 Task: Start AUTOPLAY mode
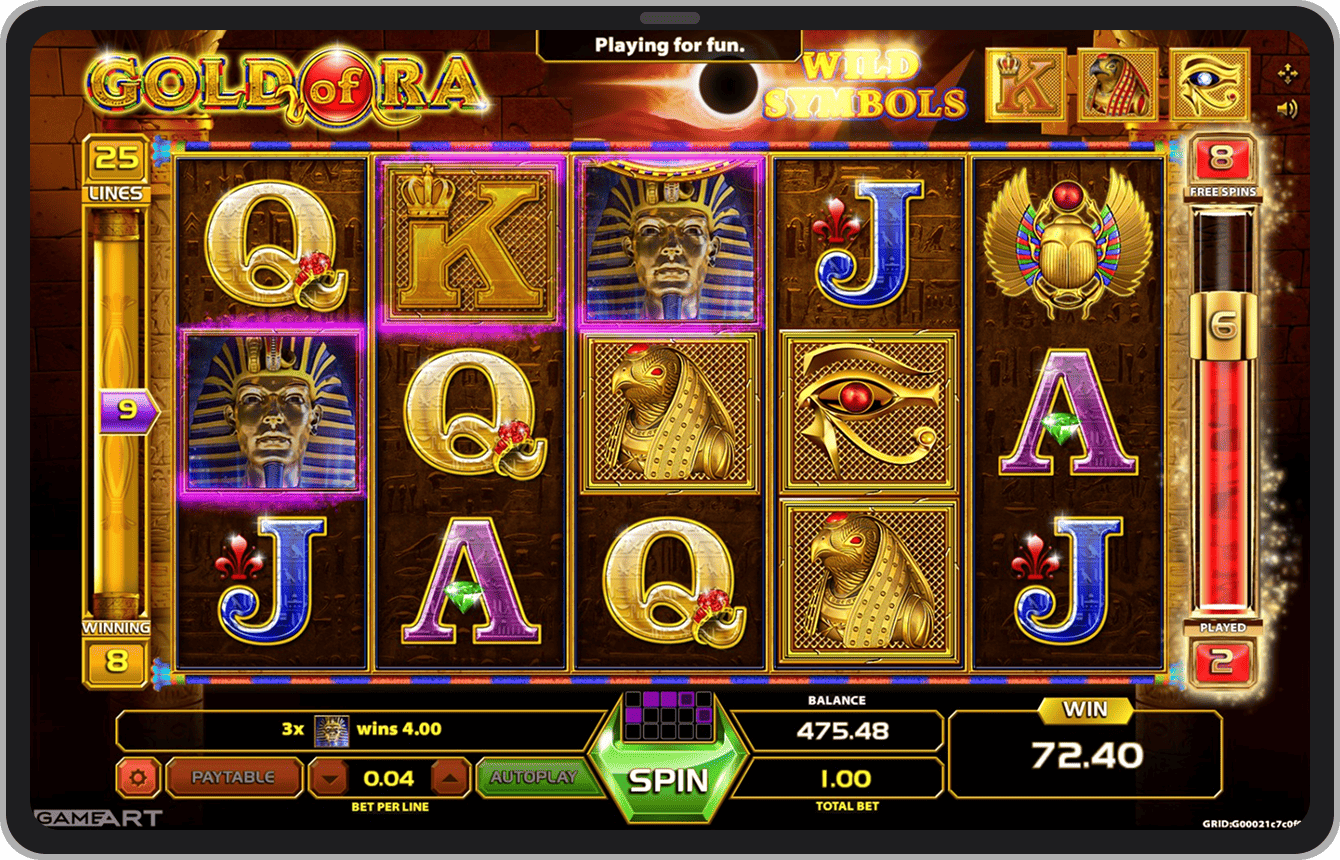coord(534,777)
